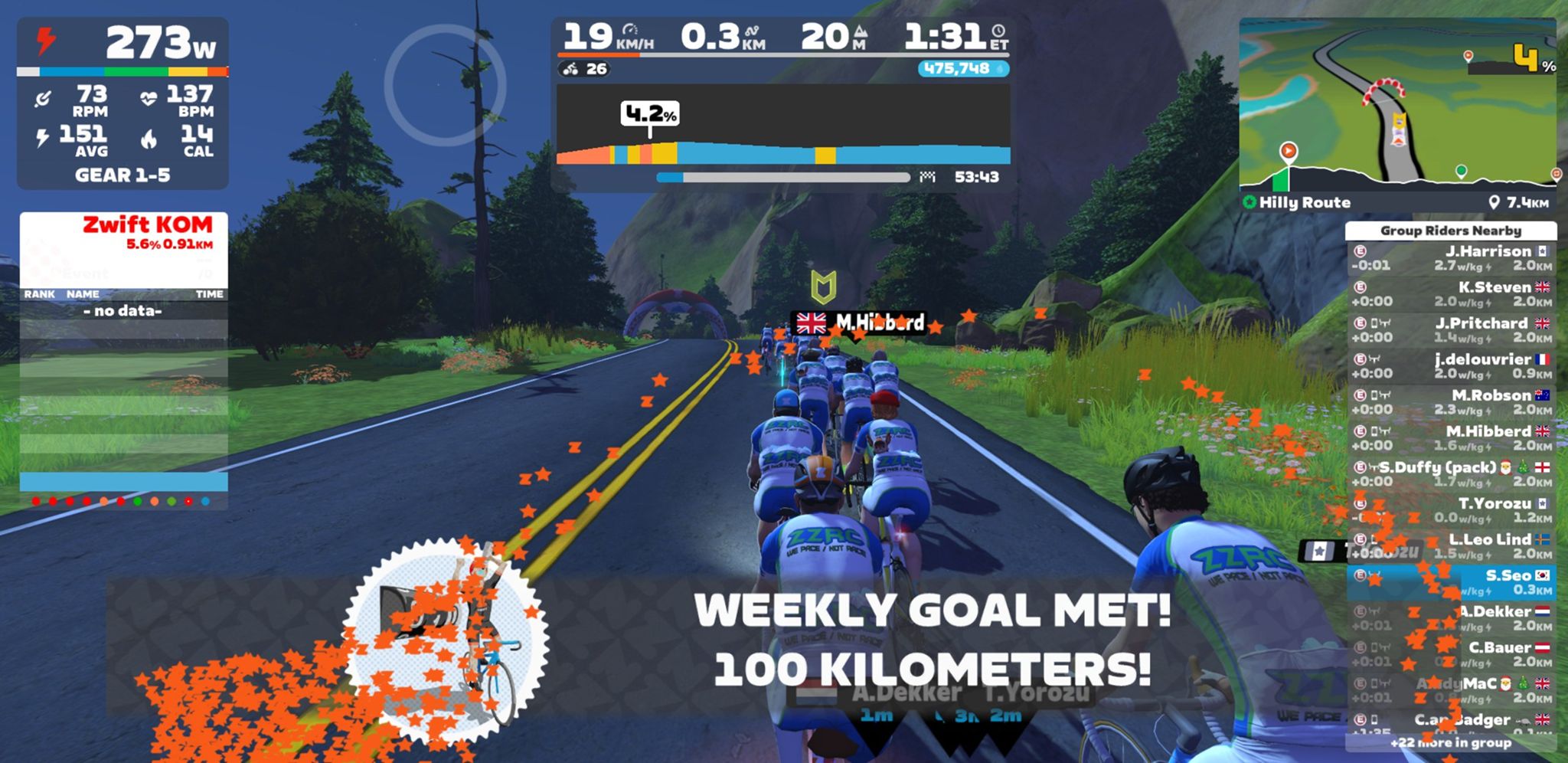Image resolution: width=1568 pixels, height=763 pixels.
Task: Select M.Robson from the nearby riders list
Action: pyautogui.click(x=1451, y=402)
